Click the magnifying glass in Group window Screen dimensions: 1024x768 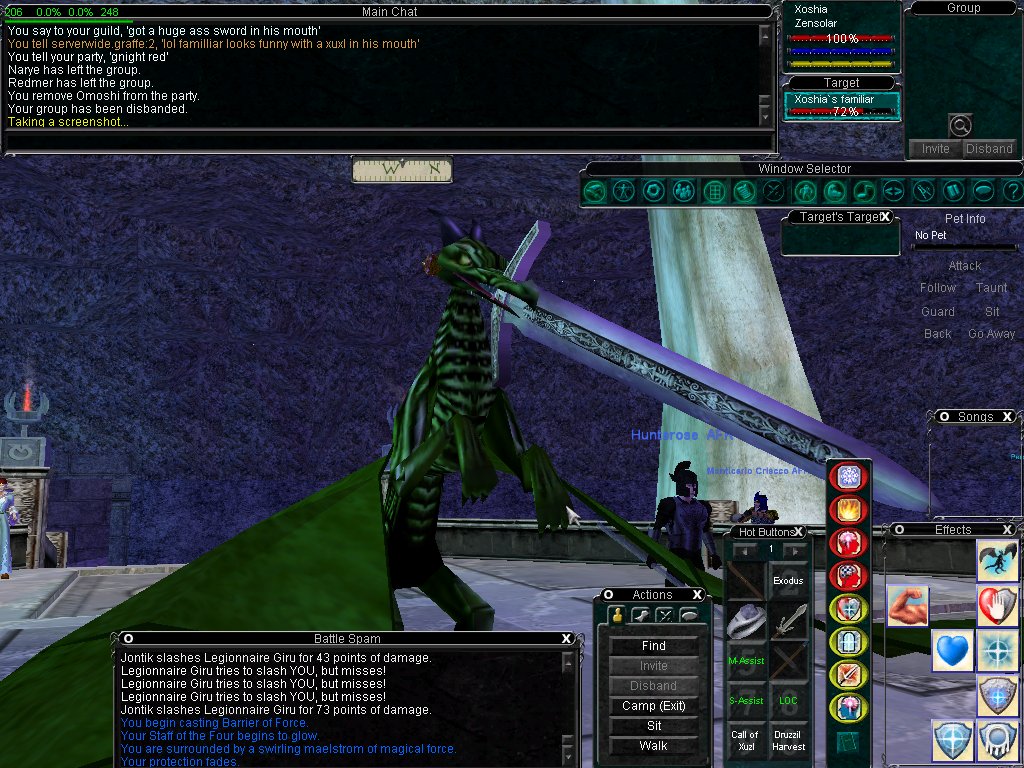pyautogui.click(x=960, y=126)
